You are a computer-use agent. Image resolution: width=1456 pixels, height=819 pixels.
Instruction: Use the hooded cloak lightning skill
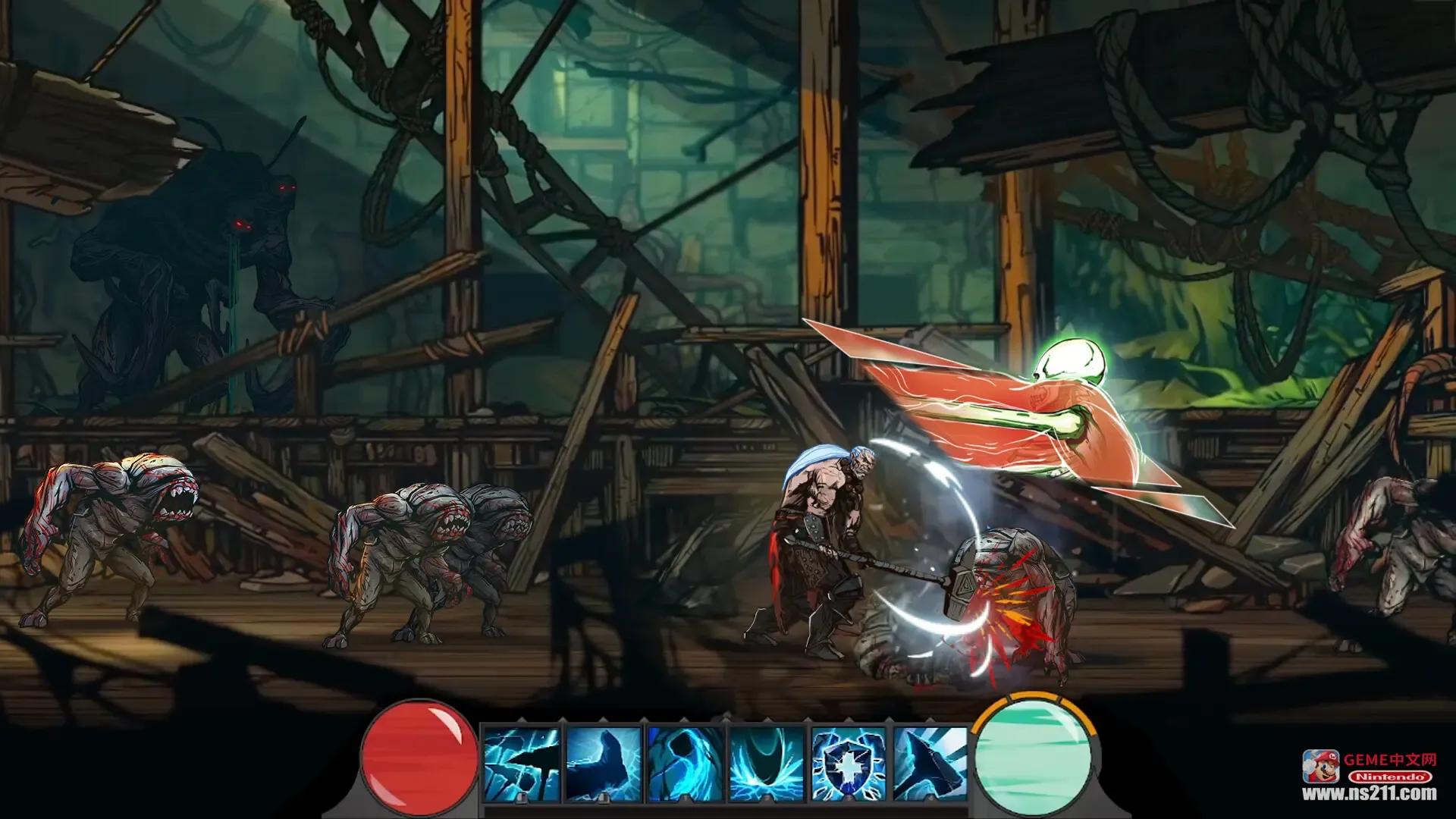[x=604, y=763]
